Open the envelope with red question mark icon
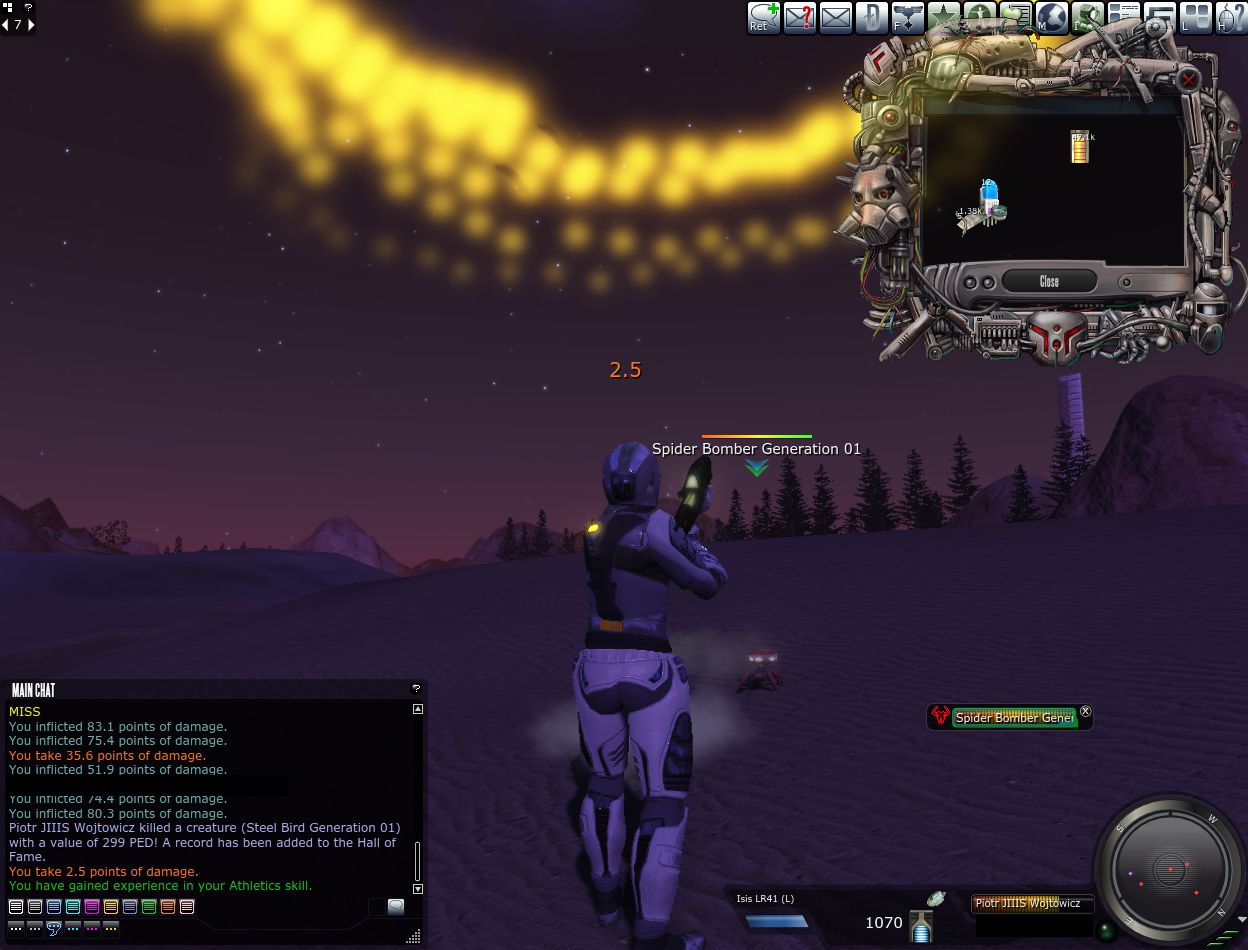 coord(799,18)
